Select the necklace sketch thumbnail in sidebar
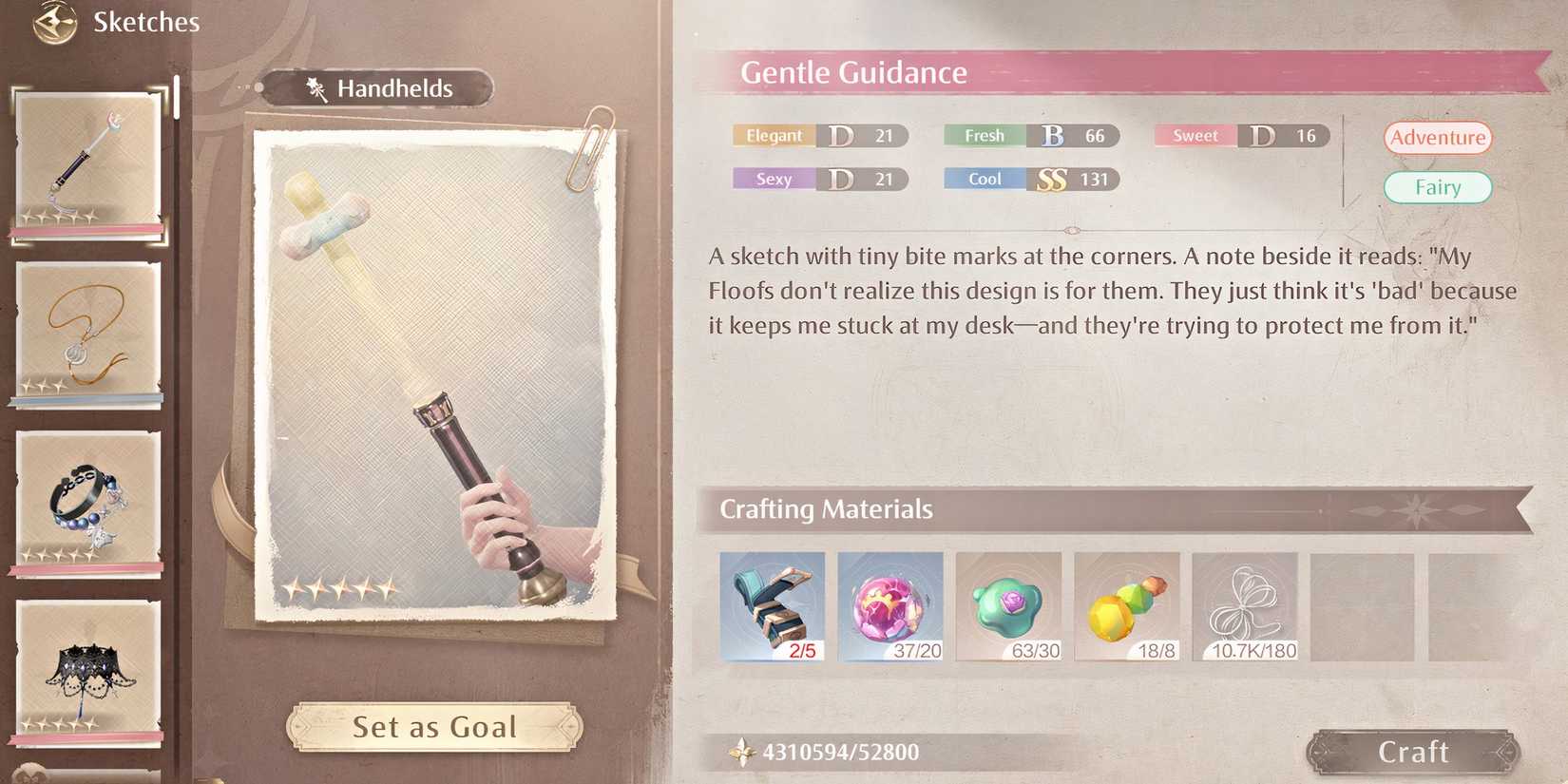The image size is (1568, 784). tap(86, 335)
